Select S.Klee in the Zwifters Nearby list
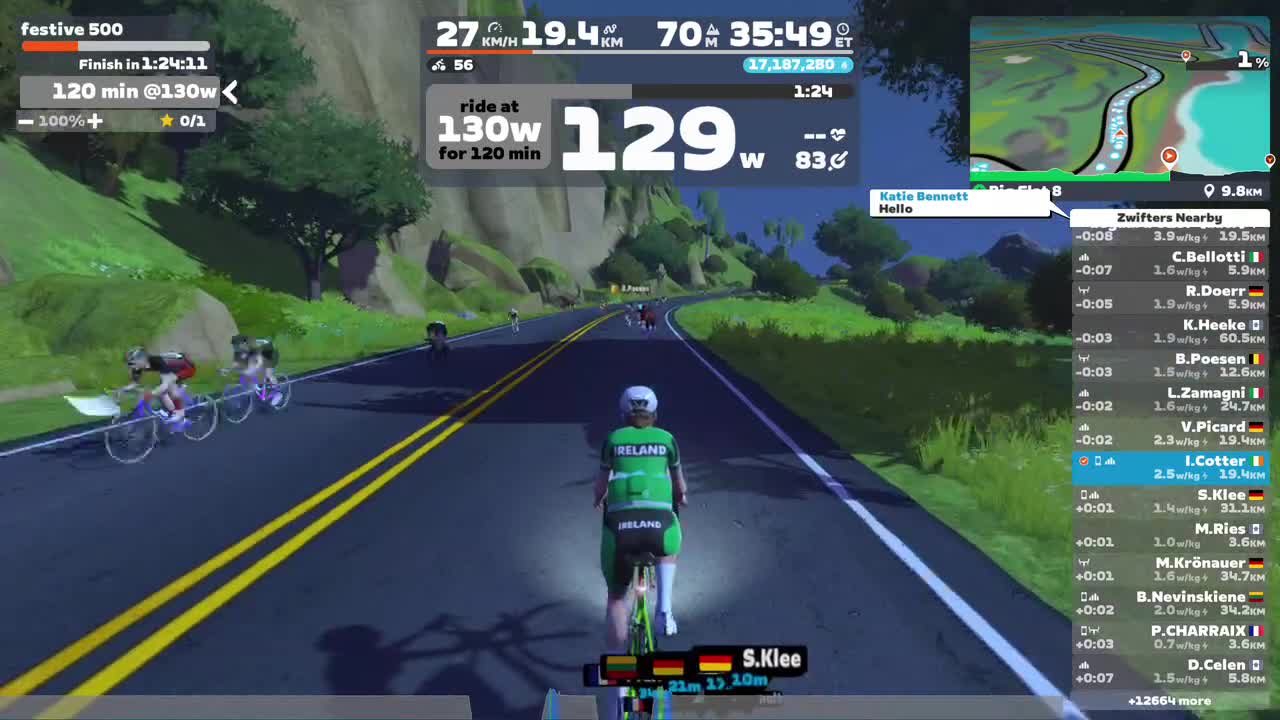This screenshot has height=720, width=1280. click(x=1169, y=502)
